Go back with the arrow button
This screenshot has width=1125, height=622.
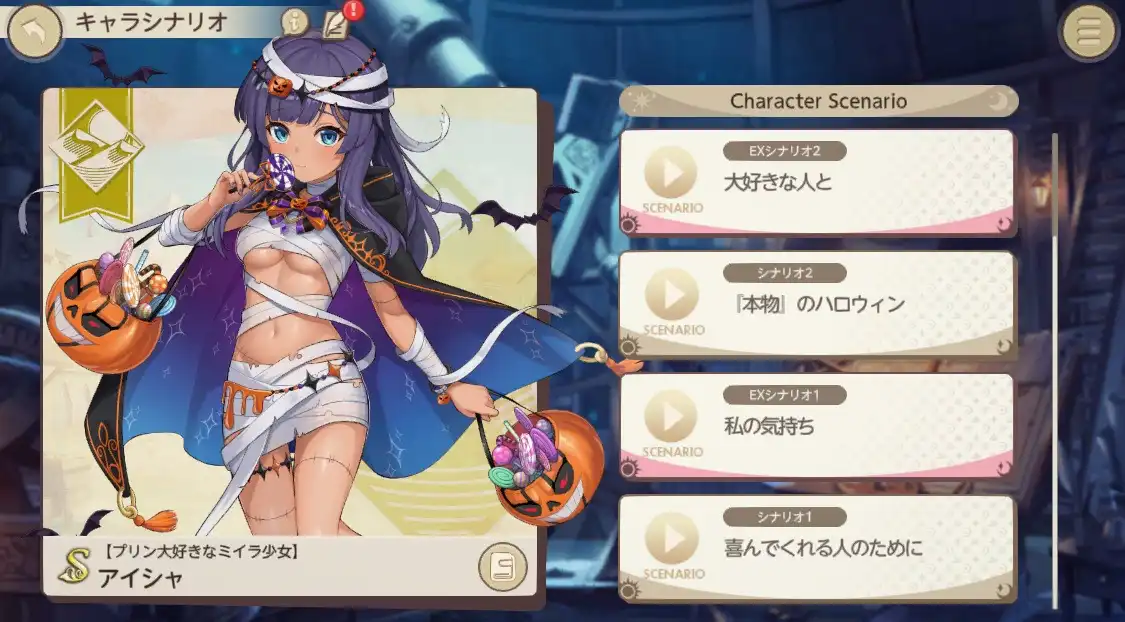tap(34, 32)
